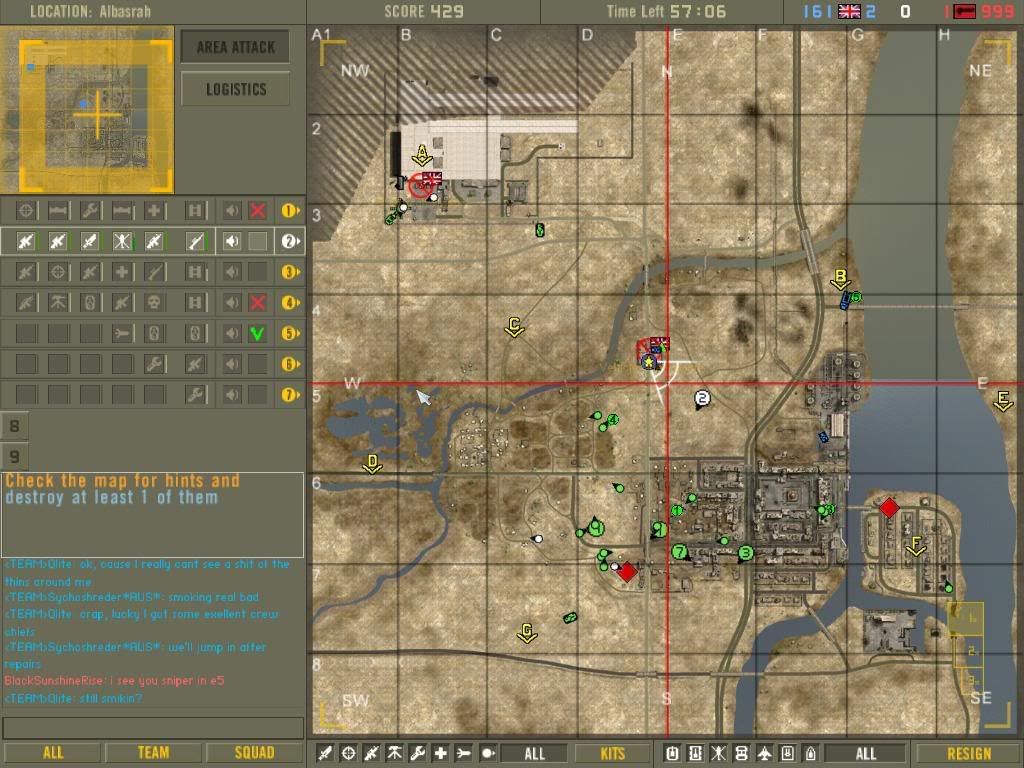The height and width of the screenshot is (768, 1024).
Task: Select squad 3 number badge
Action: point(290,271)
